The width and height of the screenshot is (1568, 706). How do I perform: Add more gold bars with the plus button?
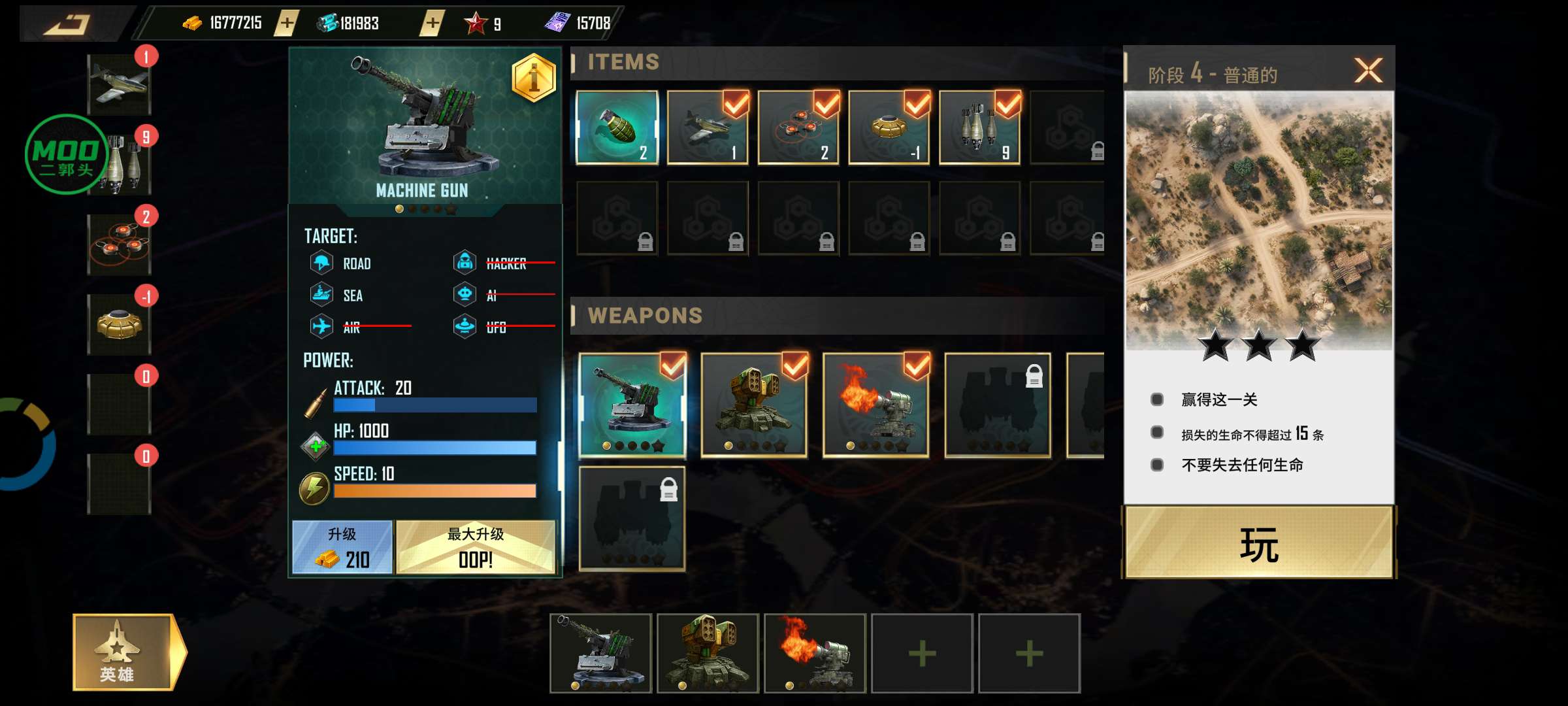click(287, 24)
